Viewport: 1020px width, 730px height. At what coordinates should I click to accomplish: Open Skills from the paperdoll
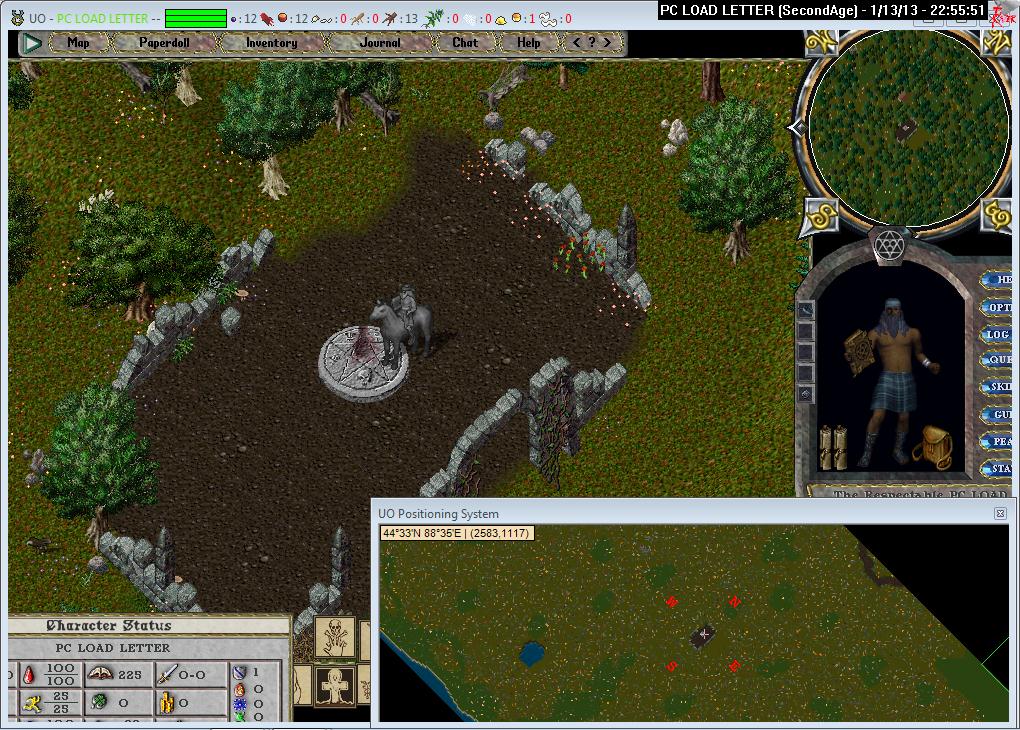999,387
